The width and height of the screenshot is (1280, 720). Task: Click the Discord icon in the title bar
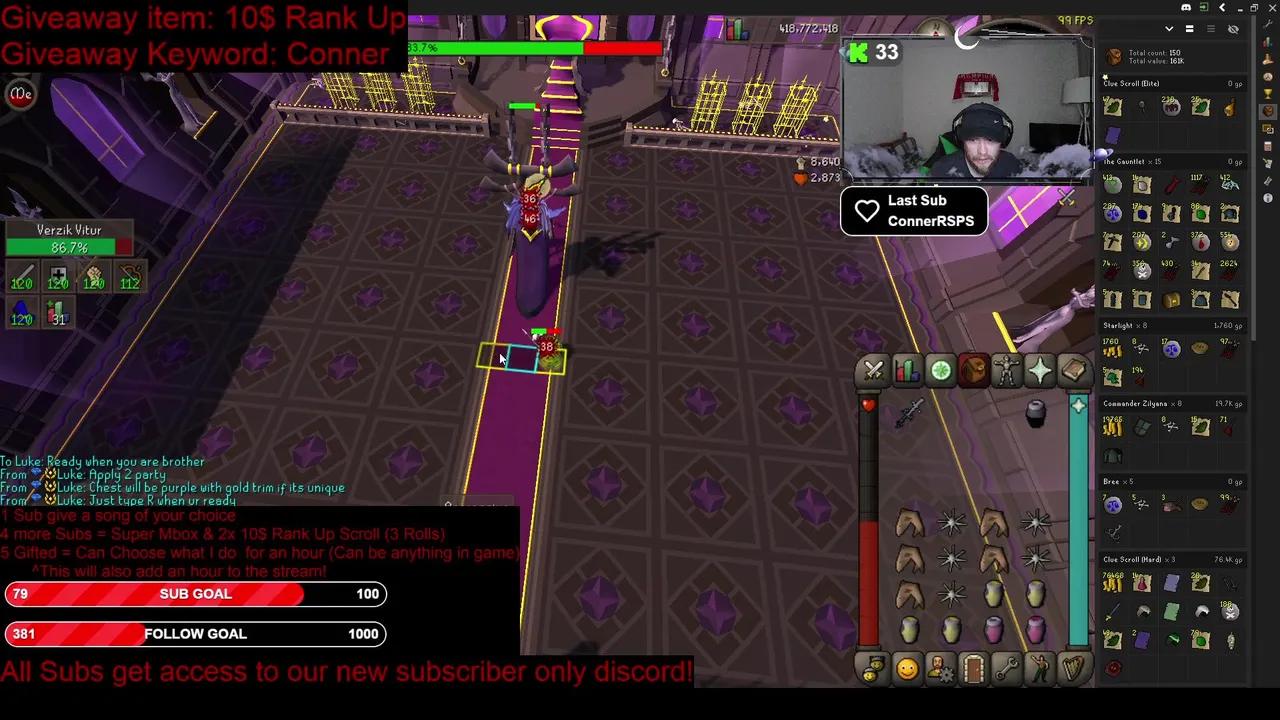tap(1186, 8)
